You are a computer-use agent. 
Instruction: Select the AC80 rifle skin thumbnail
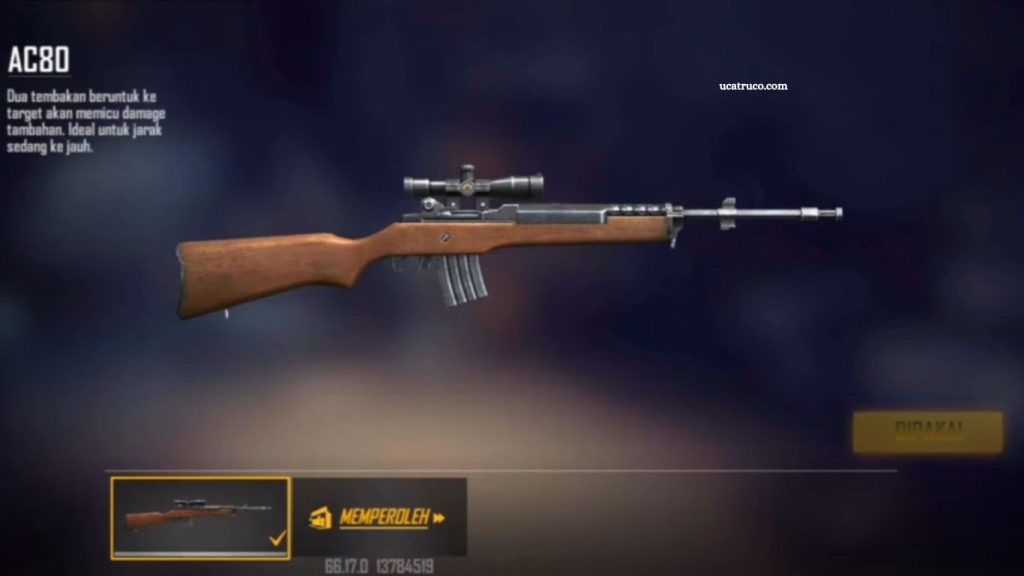(200, 517)
